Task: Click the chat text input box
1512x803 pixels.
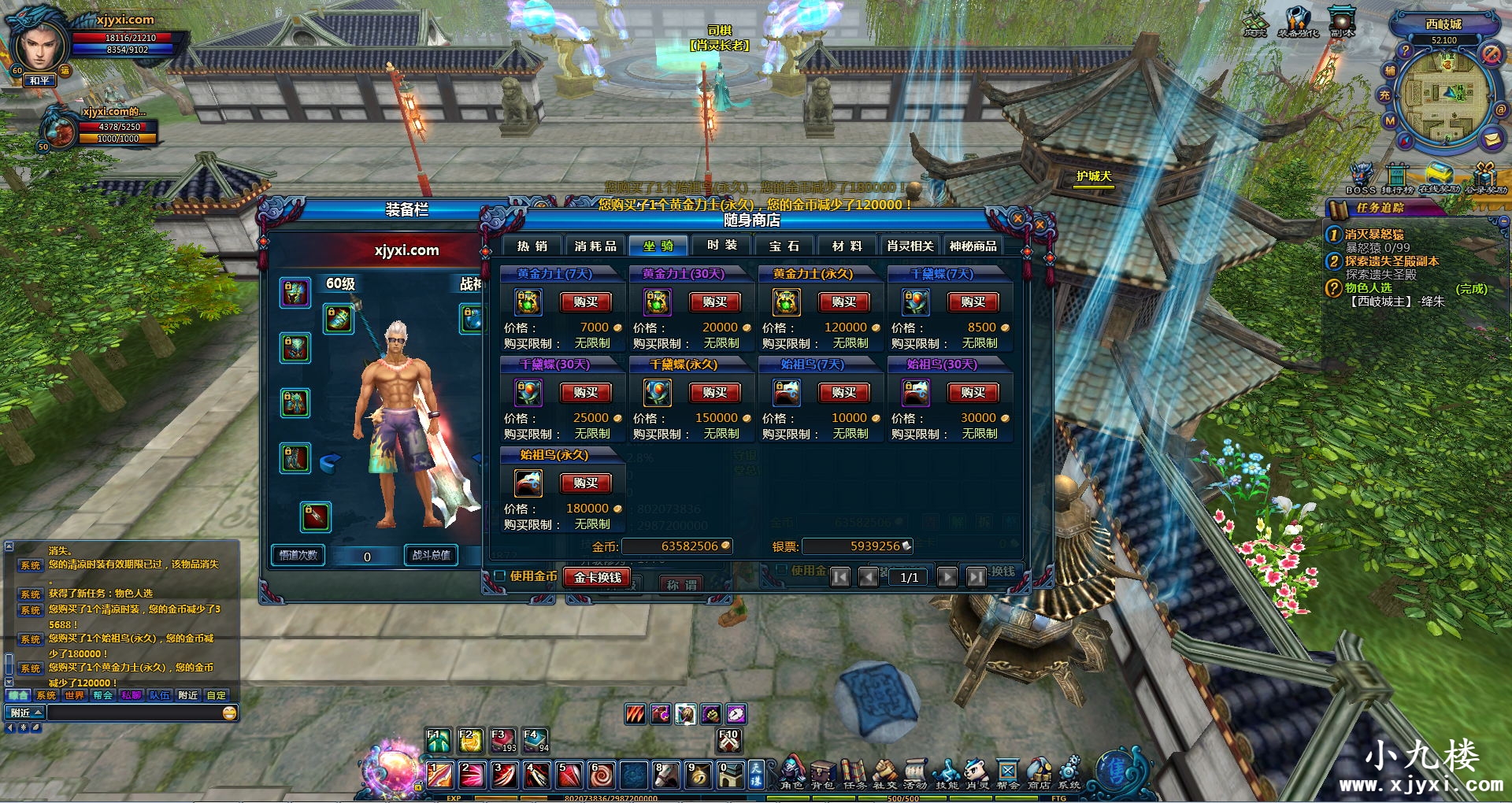Action: point(134,713)
